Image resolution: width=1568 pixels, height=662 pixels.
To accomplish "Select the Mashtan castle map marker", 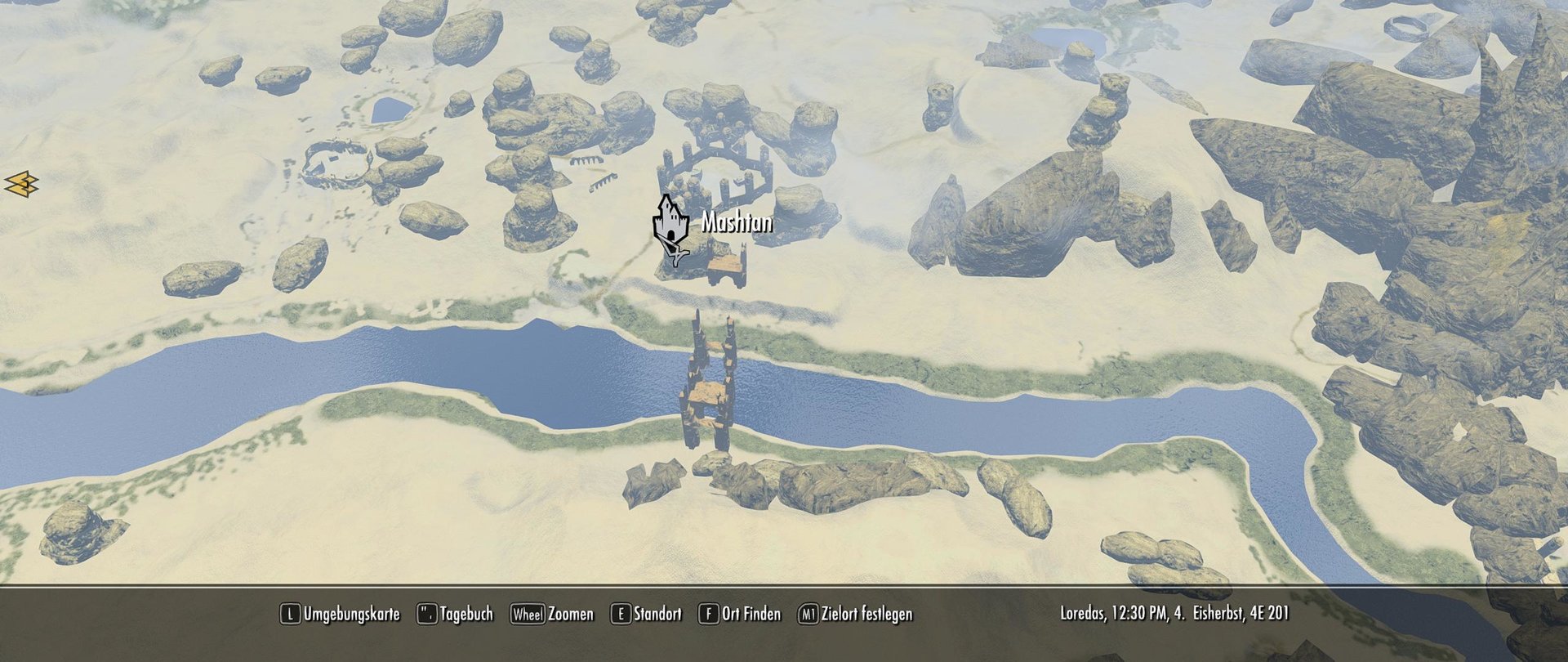I will point(670,222).
